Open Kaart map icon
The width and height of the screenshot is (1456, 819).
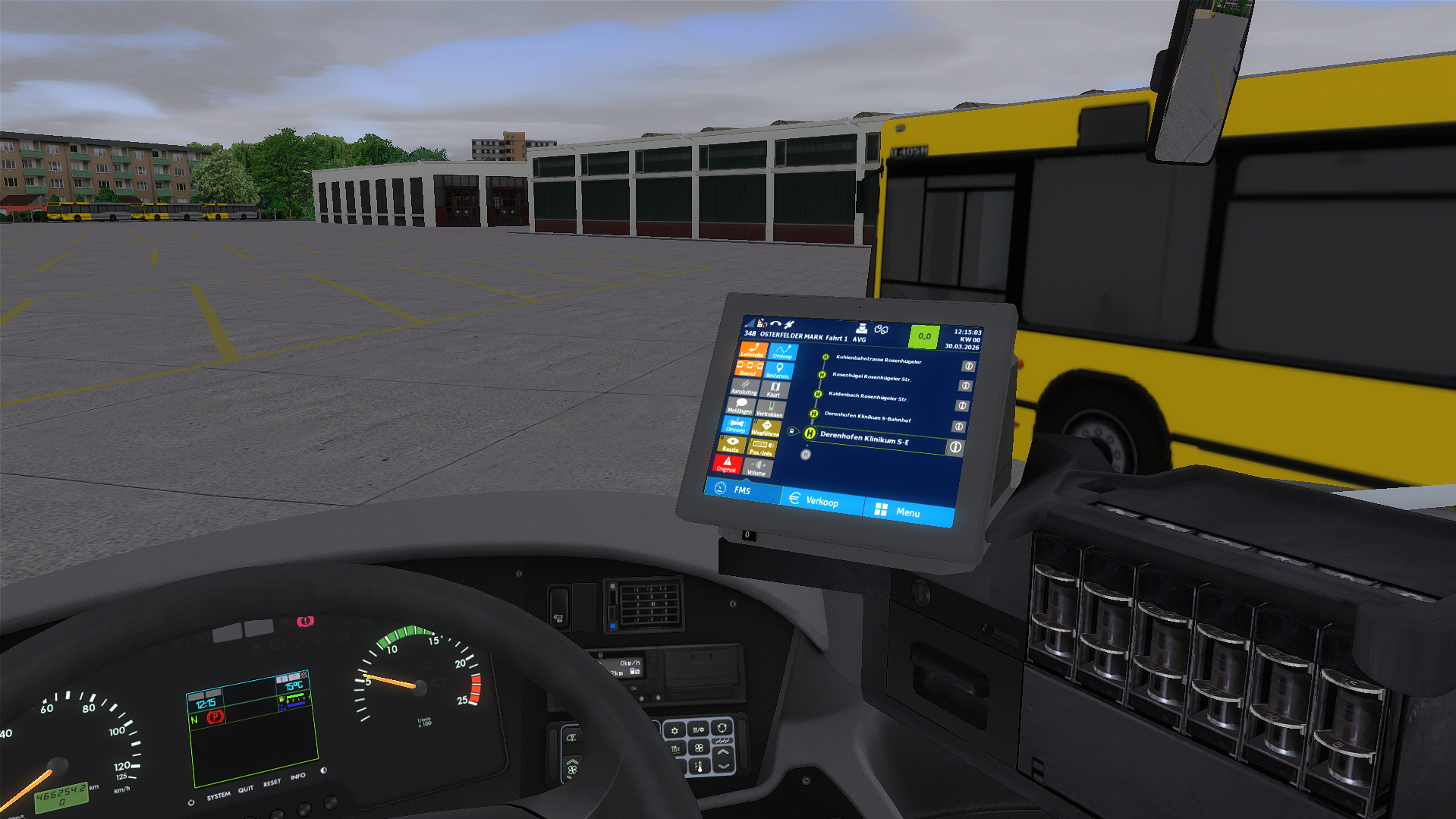click(775, 389)
